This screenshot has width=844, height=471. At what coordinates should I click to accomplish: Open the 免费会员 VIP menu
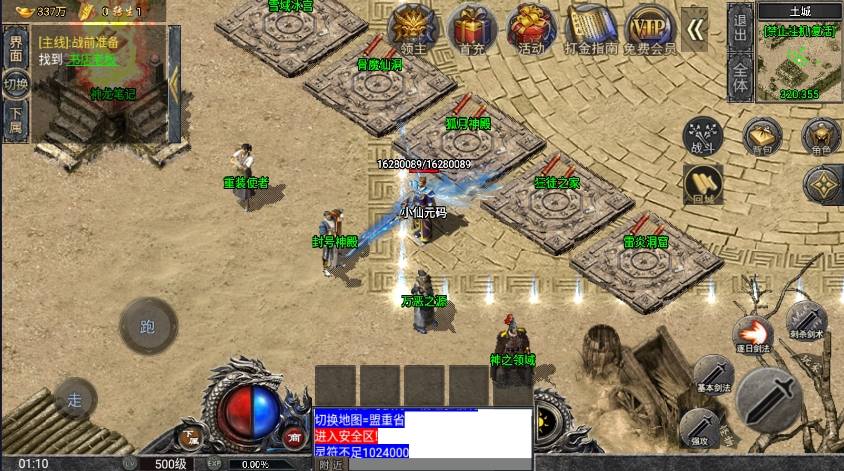(650, 28)
